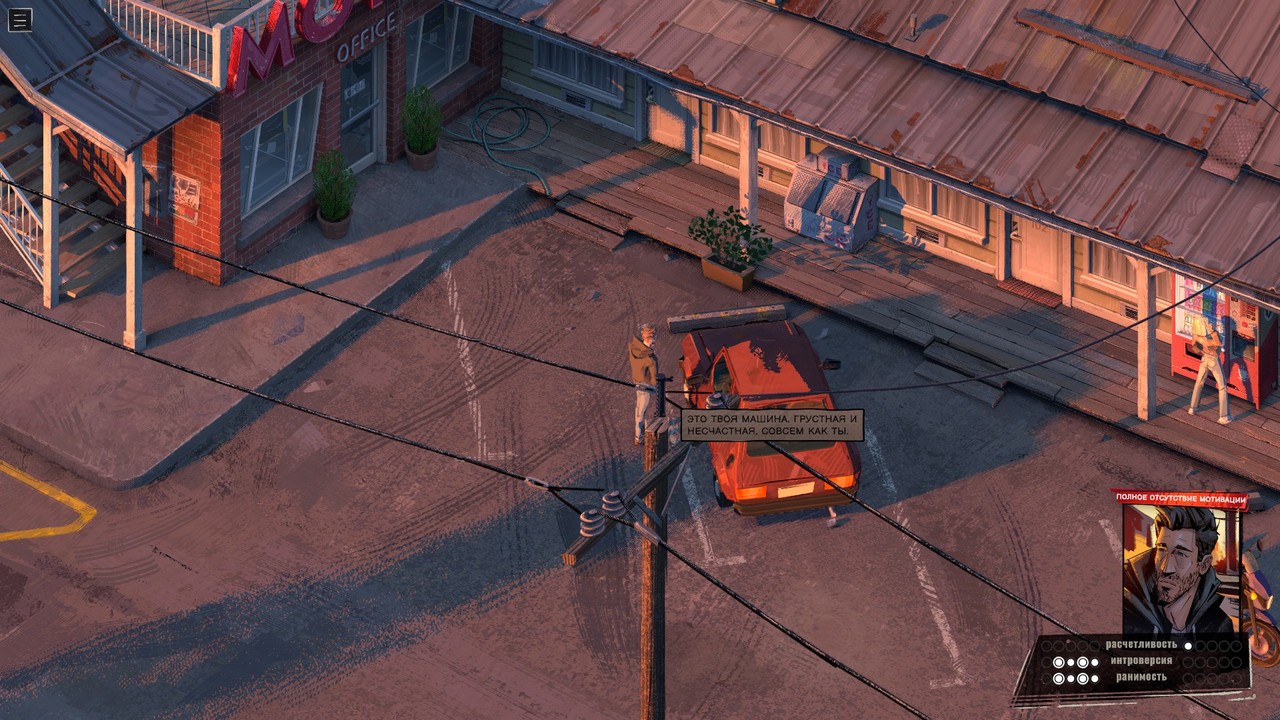Toggle the dot marker next to ранимость
The image size is (1280, 720).
[1058, 678]
